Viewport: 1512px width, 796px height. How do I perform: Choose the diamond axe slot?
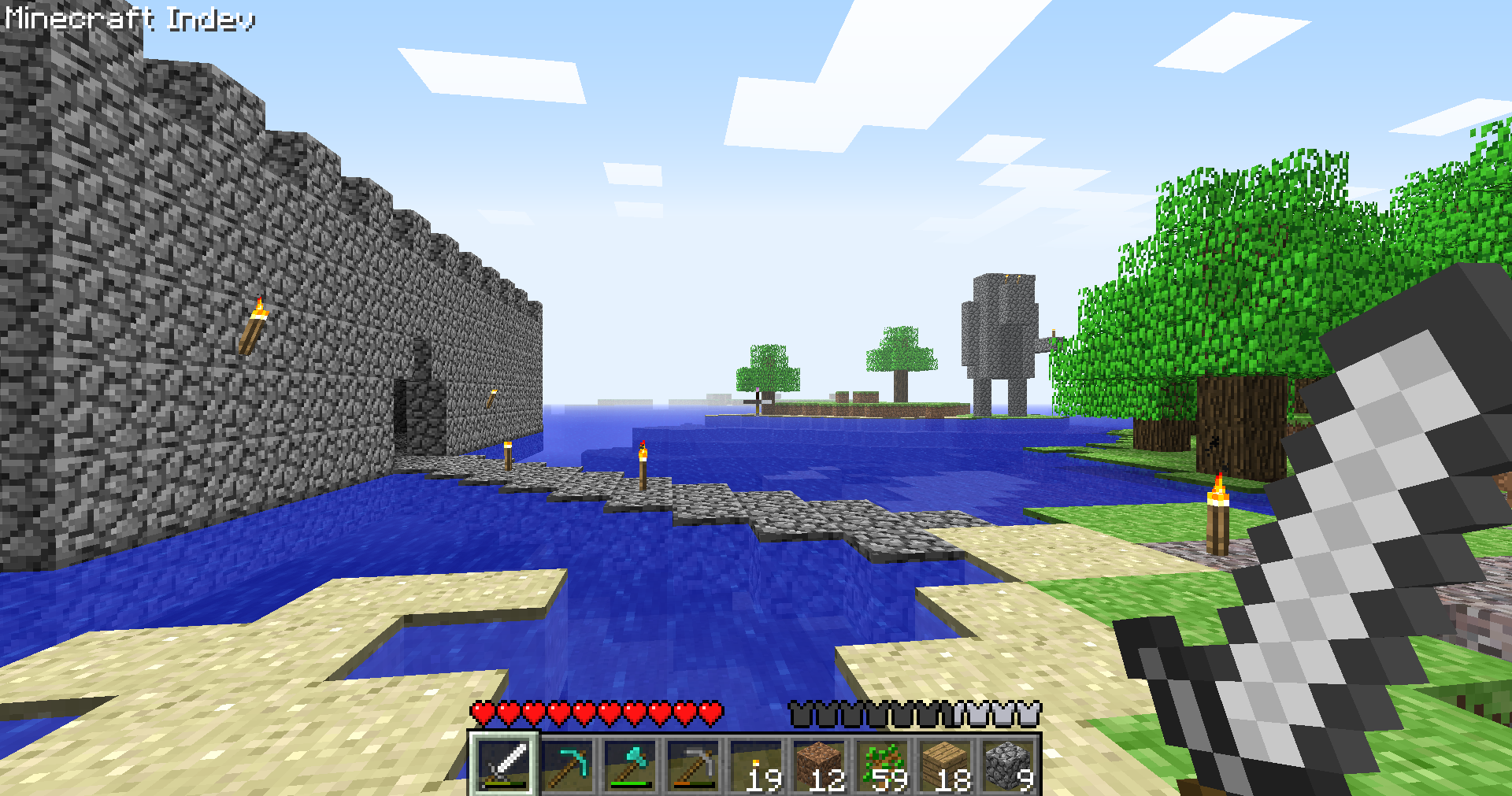(630, 764)
